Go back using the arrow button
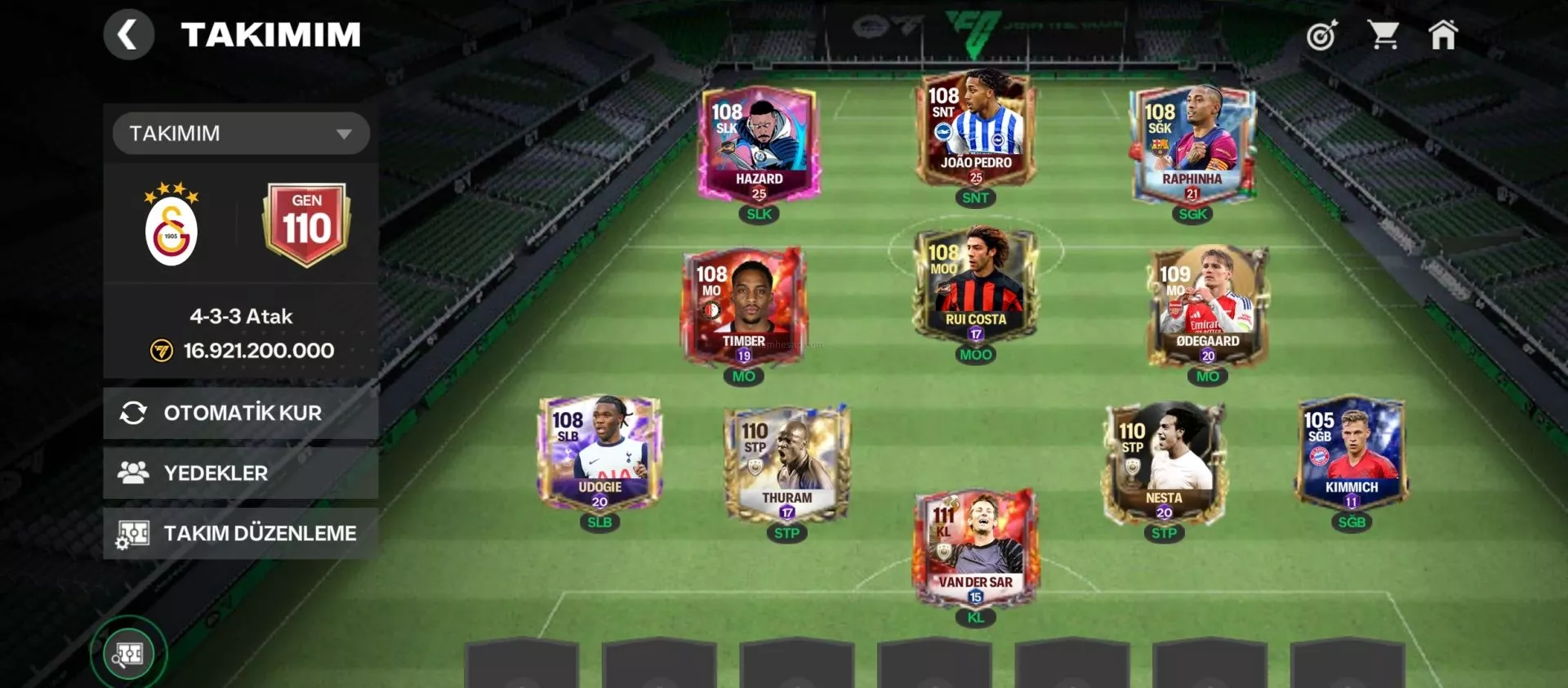Image resolution: width=1568 pixels, height=688 pixels. (128, 35)
